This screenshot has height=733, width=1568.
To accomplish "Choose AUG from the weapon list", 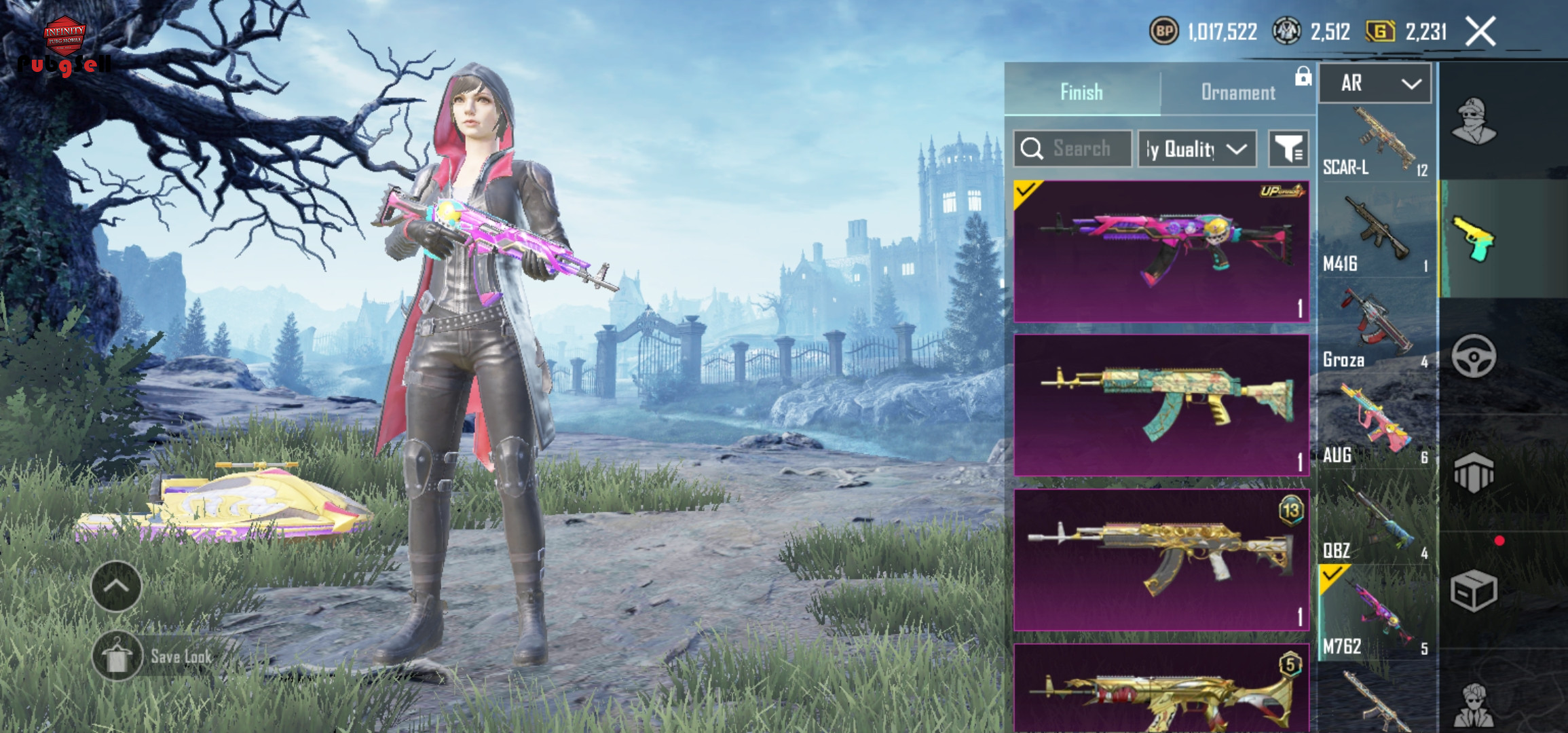I will click(1377, 426).
